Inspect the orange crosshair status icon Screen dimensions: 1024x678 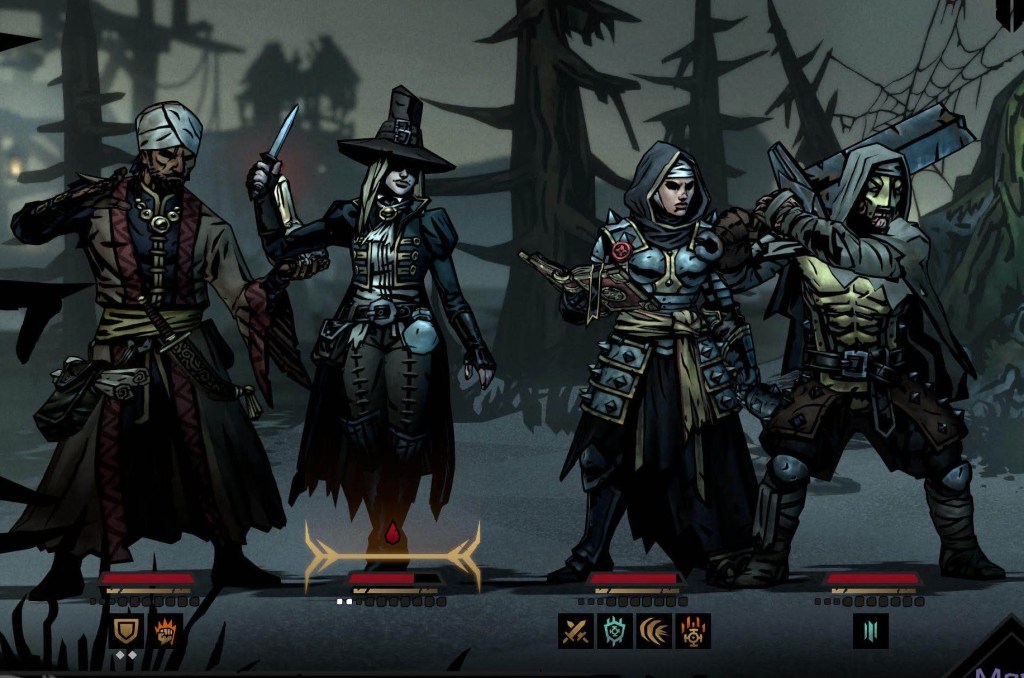(x=693, y=631)
